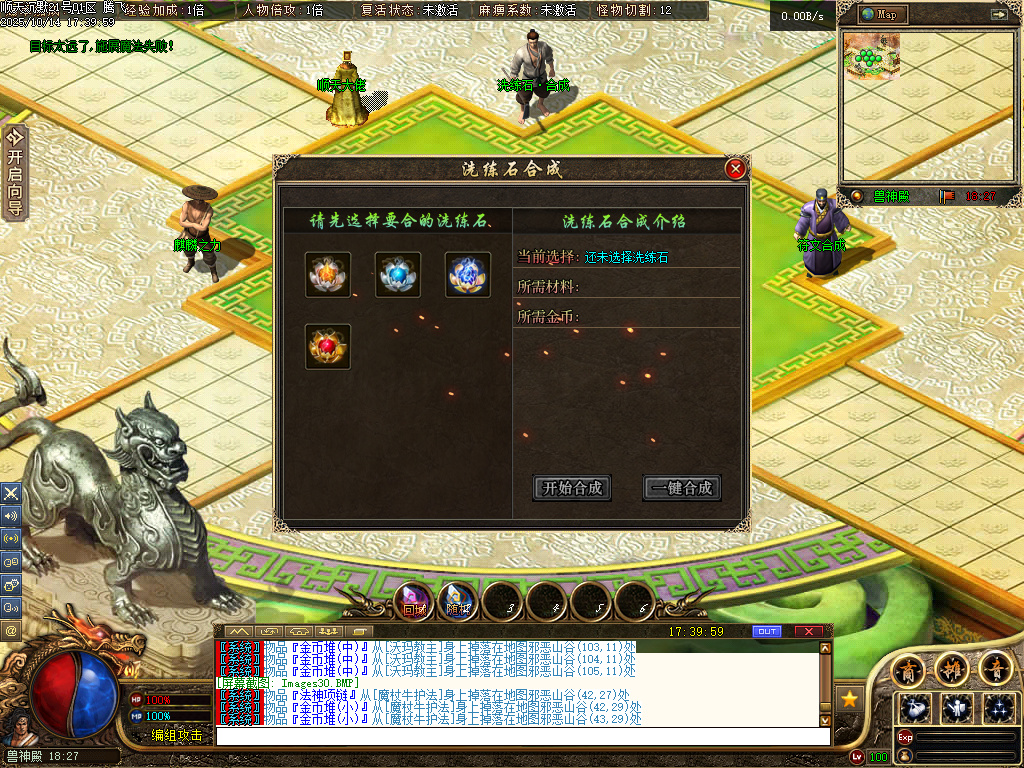Use the 随机 hotbar item
The width and height of the screenshot is (1024, 768).
point(459,602)
